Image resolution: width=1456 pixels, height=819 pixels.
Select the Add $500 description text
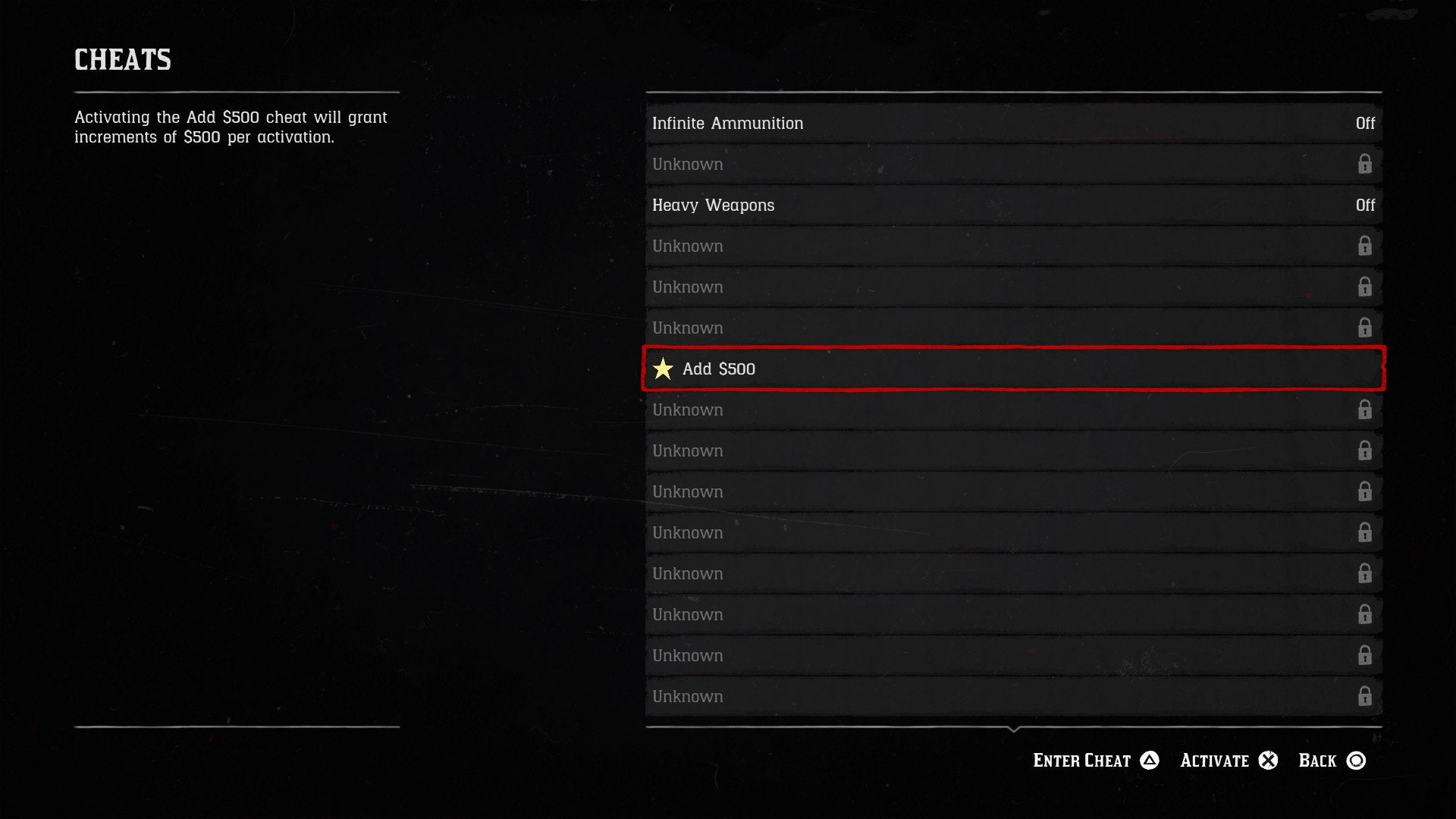(x=230, y=127)
